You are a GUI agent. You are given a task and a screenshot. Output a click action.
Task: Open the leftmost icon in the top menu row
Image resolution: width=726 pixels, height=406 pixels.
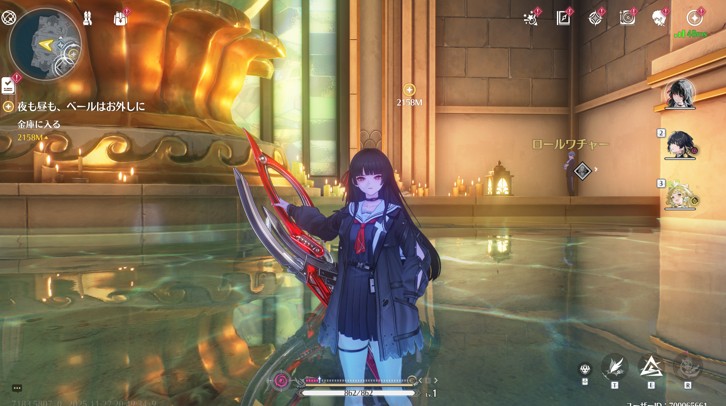coord(531,17)
